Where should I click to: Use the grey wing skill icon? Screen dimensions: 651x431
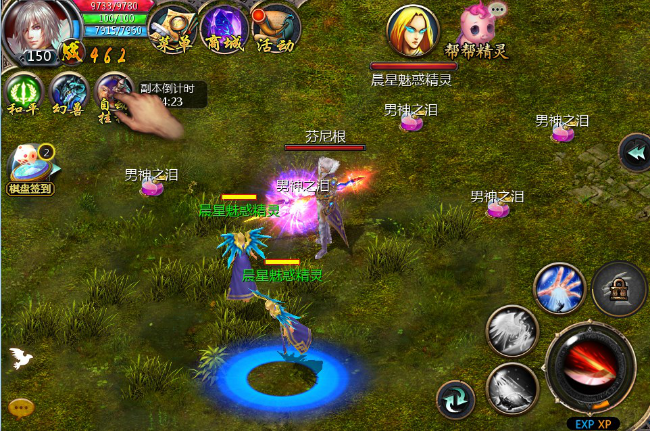[512, 330]
